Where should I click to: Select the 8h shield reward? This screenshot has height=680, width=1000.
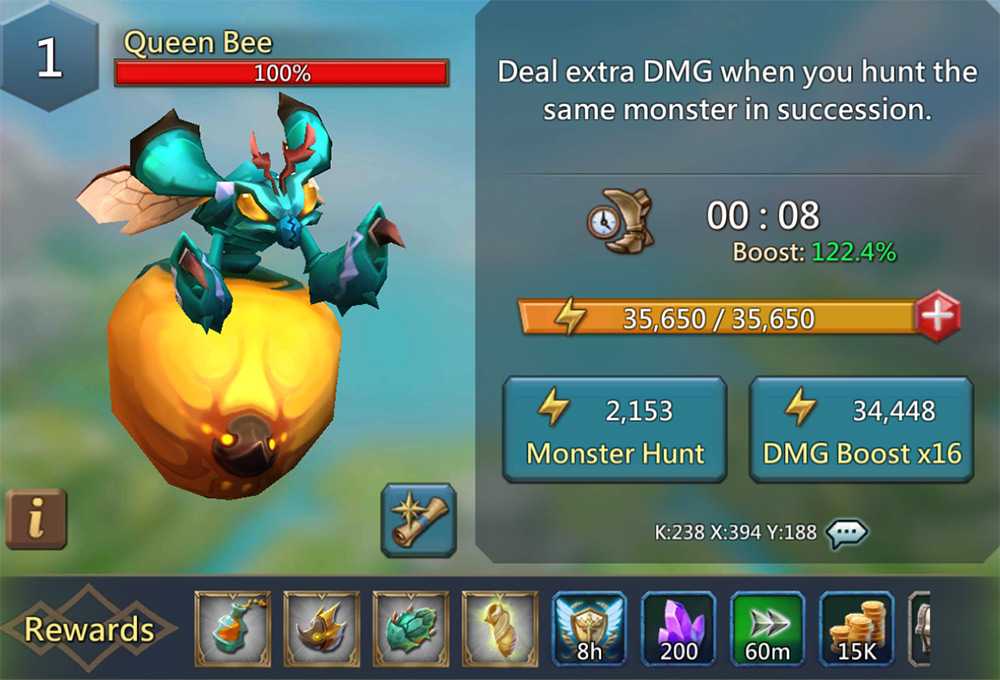pos(589,629)
